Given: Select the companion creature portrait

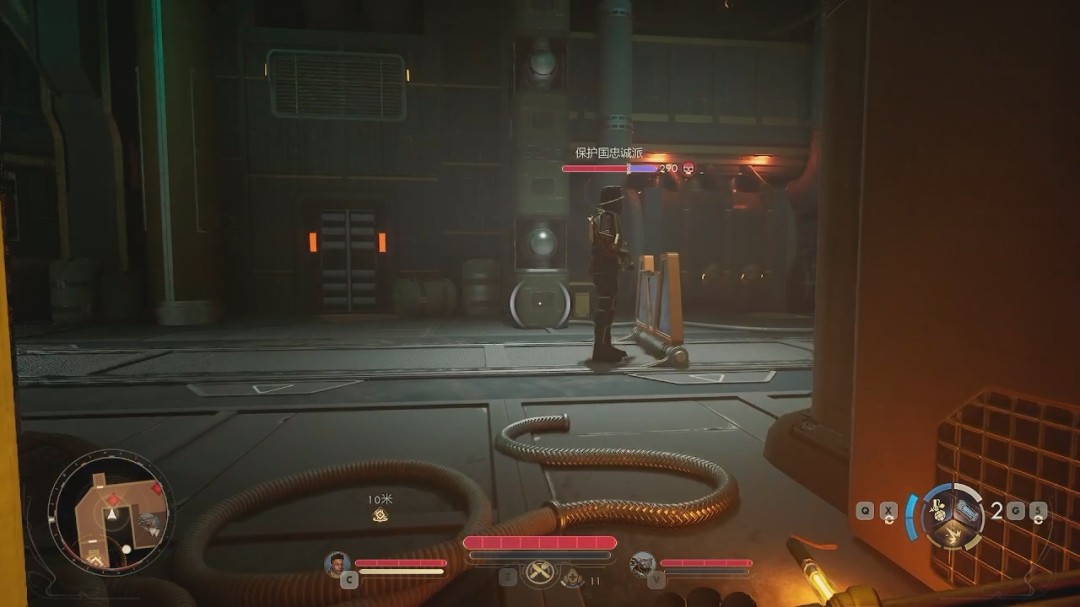Looking at the screenshot, I should click(x=642, y=564).
